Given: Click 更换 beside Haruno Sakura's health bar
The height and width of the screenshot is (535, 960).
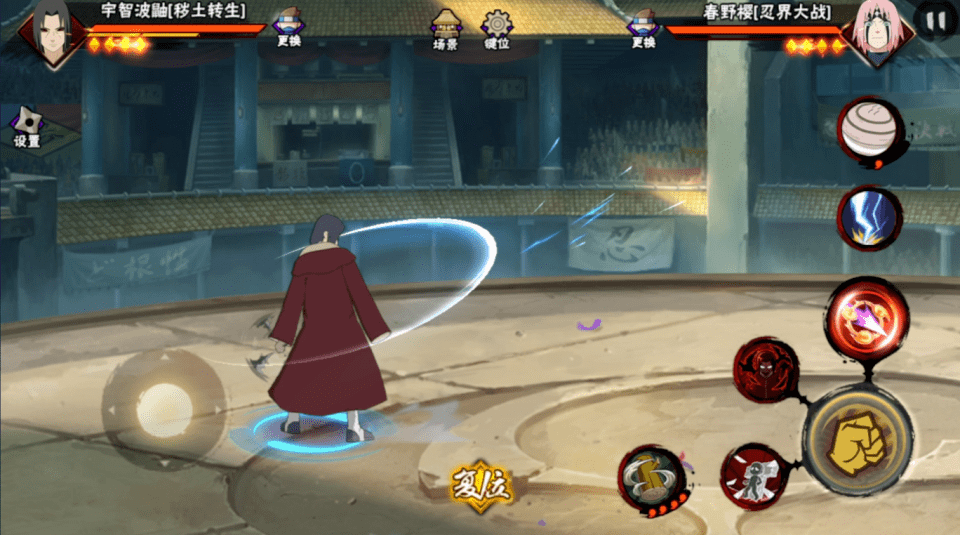Looking at the screenshot, I should [643, 30].
